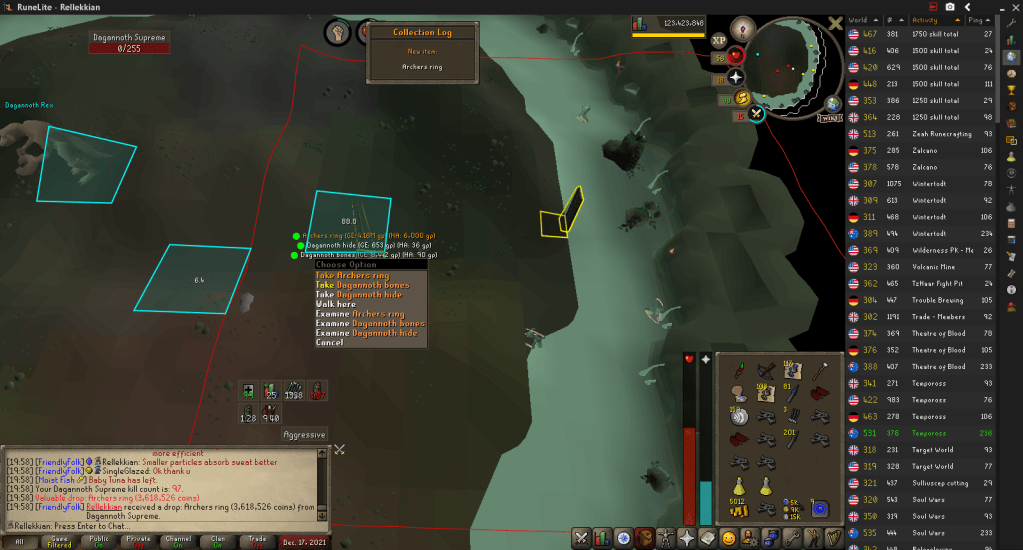Activate the quick-prayers orb
Viewport: 1023px width, 550px height.
[x=736, y=77]
